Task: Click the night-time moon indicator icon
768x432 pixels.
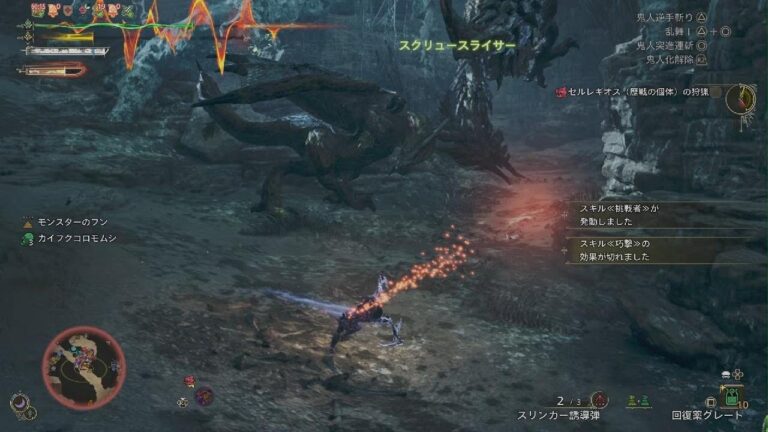Action: click(x=19, y=402)
